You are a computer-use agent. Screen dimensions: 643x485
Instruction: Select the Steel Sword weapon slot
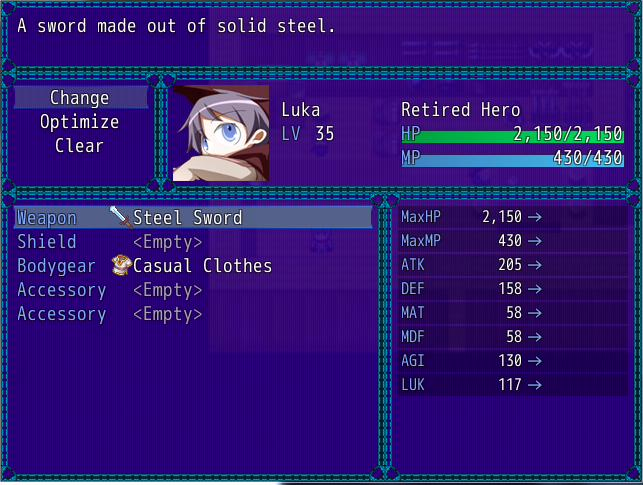[192, 218]
